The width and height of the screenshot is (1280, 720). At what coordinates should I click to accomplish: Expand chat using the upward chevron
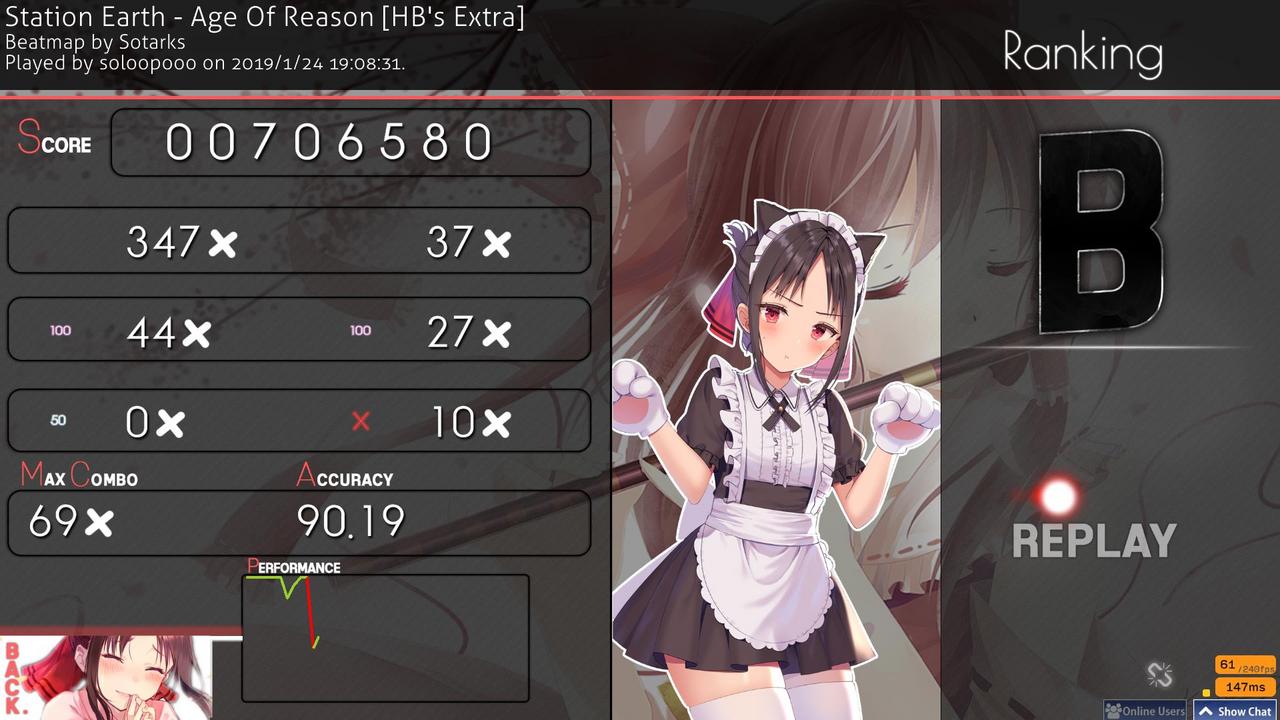1208,711
